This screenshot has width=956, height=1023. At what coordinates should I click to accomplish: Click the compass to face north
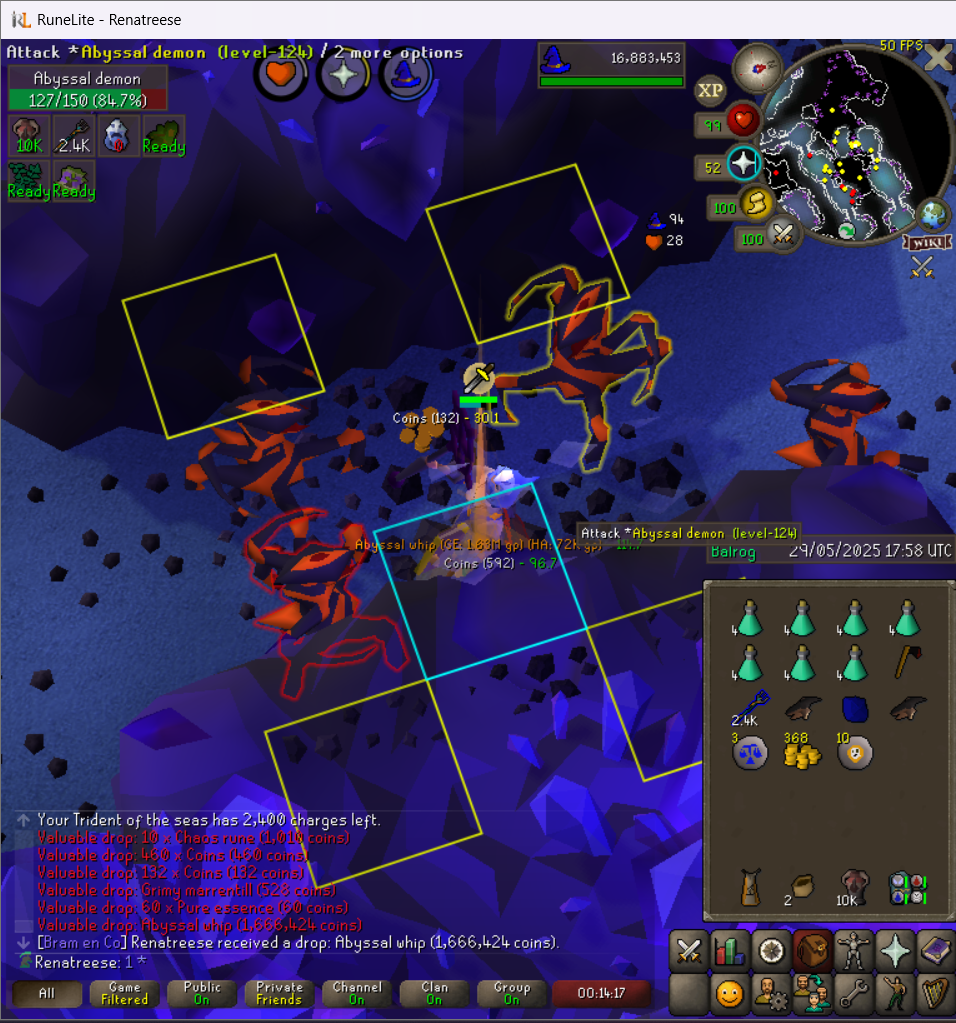click(x=756, y=68)
